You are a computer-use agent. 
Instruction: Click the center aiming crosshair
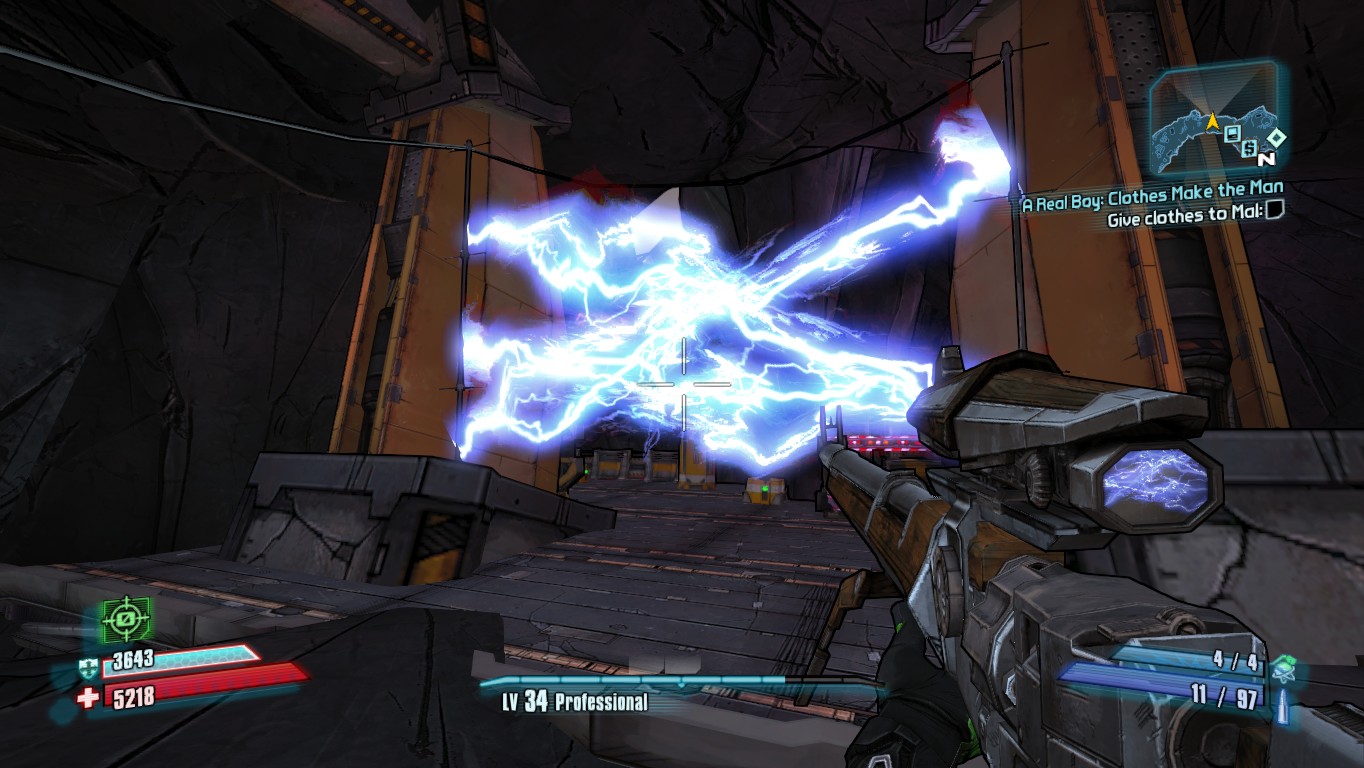[x=682, y=383]
